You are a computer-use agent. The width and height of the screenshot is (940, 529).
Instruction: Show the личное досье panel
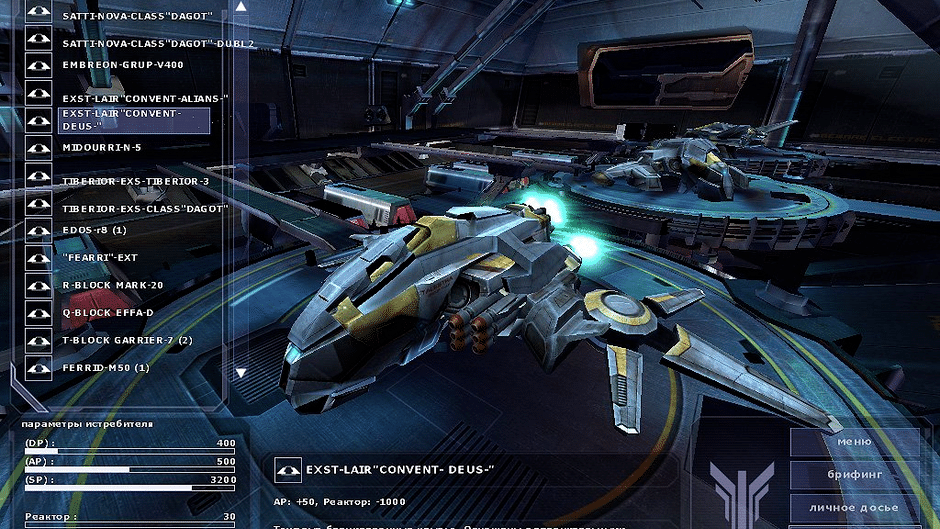pos(853,508)
